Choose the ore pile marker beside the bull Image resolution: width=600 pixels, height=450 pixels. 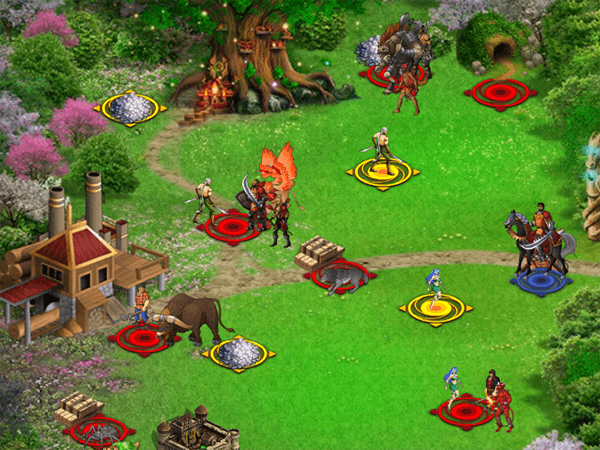coord(237,353)
